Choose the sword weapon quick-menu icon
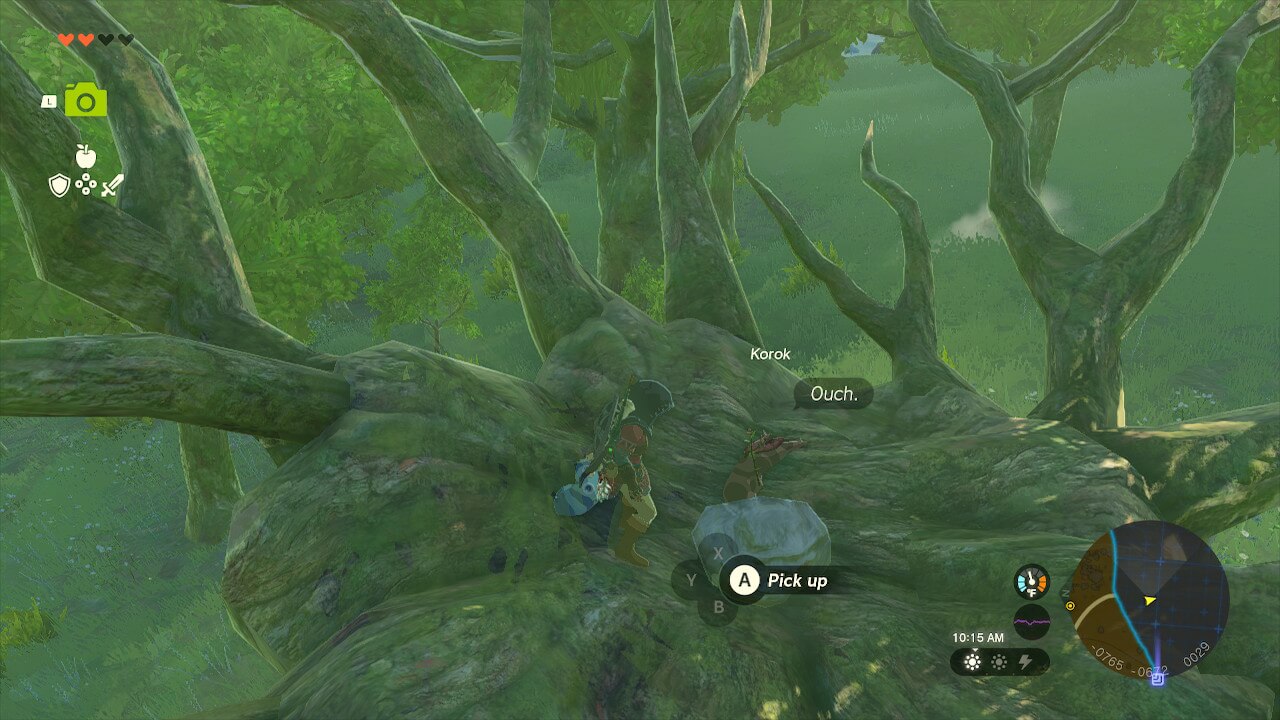 pyautogui.click(x=112, y=184)
